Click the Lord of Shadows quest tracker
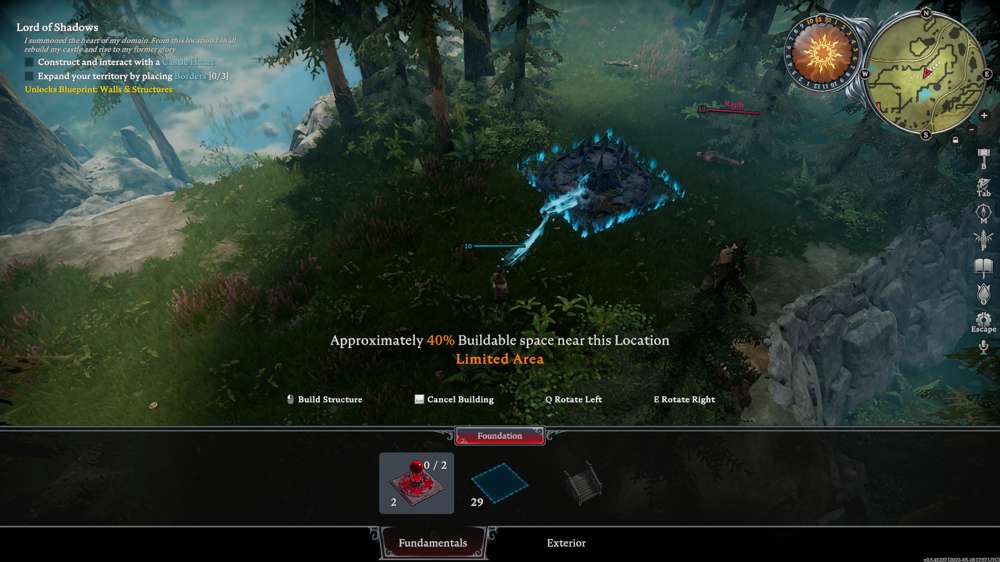This screenshot has width=1000, height=562. 57,27
